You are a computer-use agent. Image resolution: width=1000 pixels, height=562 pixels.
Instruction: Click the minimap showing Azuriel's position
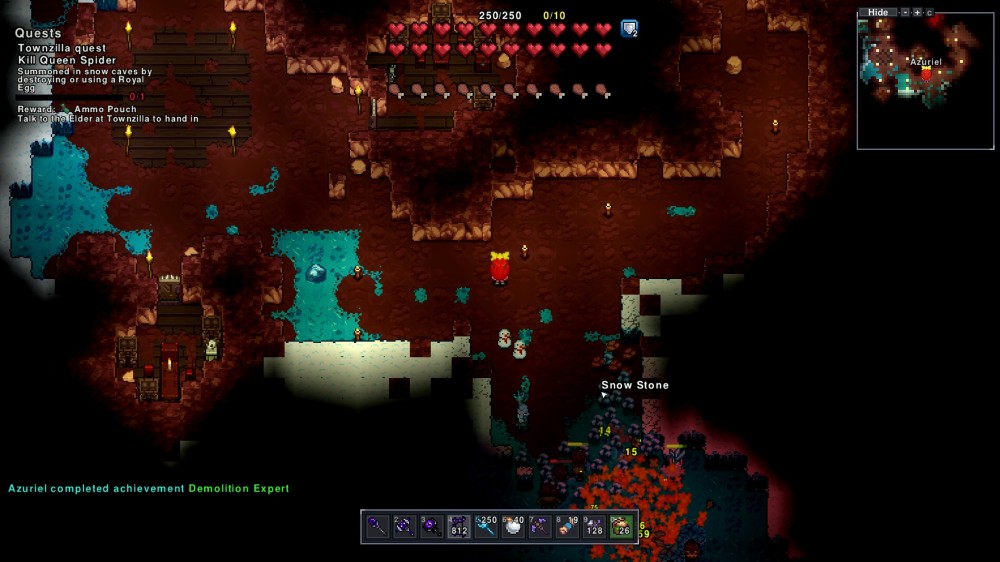(925, 80)
